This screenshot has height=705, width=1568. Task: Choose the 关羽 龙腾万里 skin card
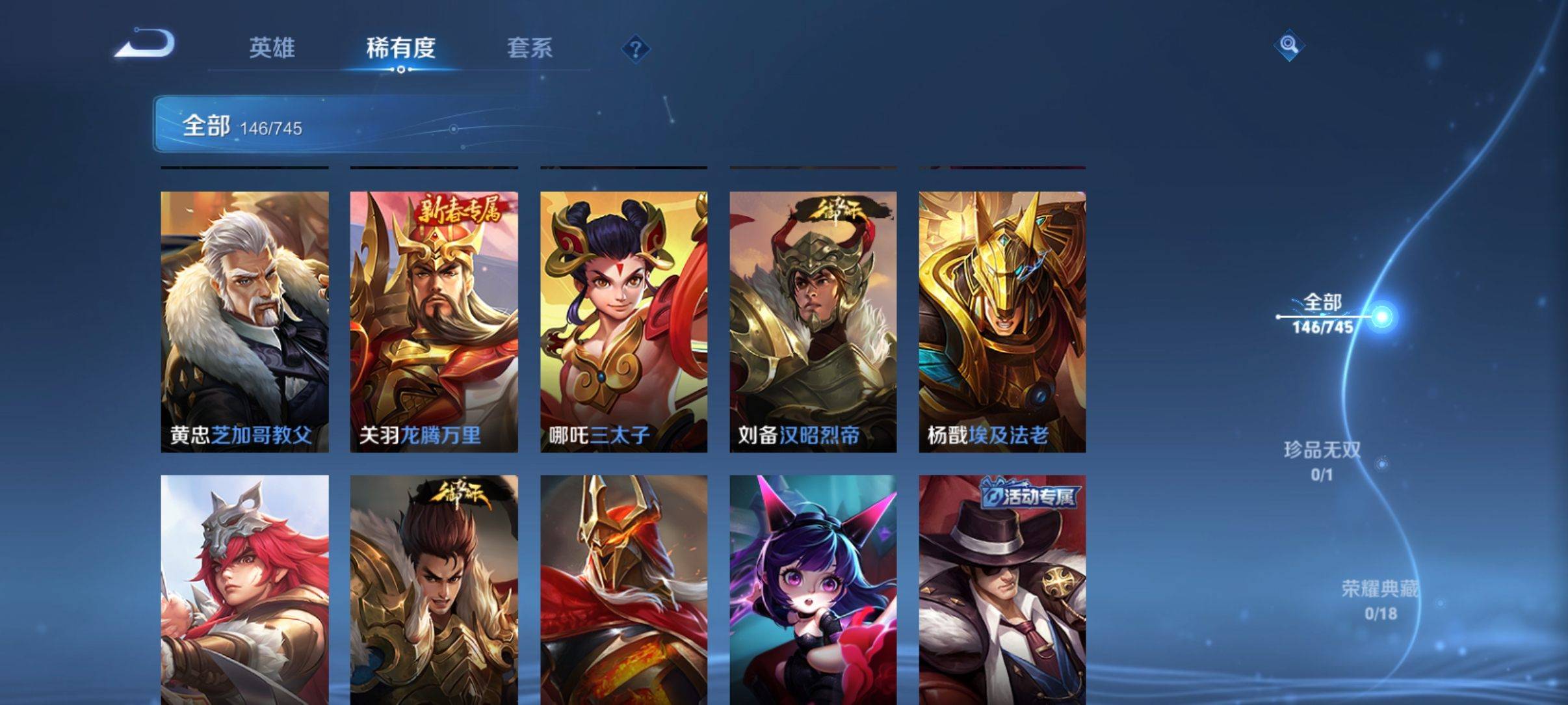click(x=434, y=321)
